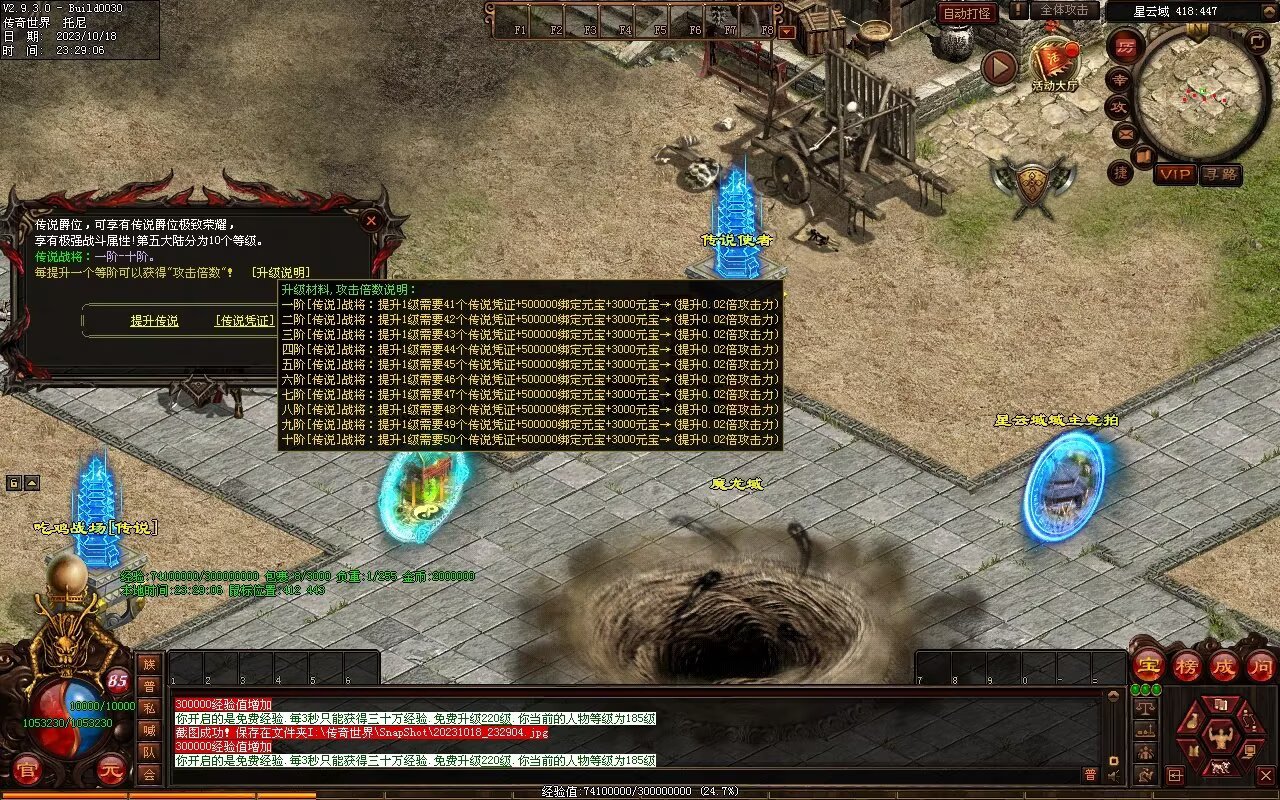The height and width of the screenshot is (800, 1280).
Task: Open the character panel with muscular figure icon
Action: pos(1219,738)
